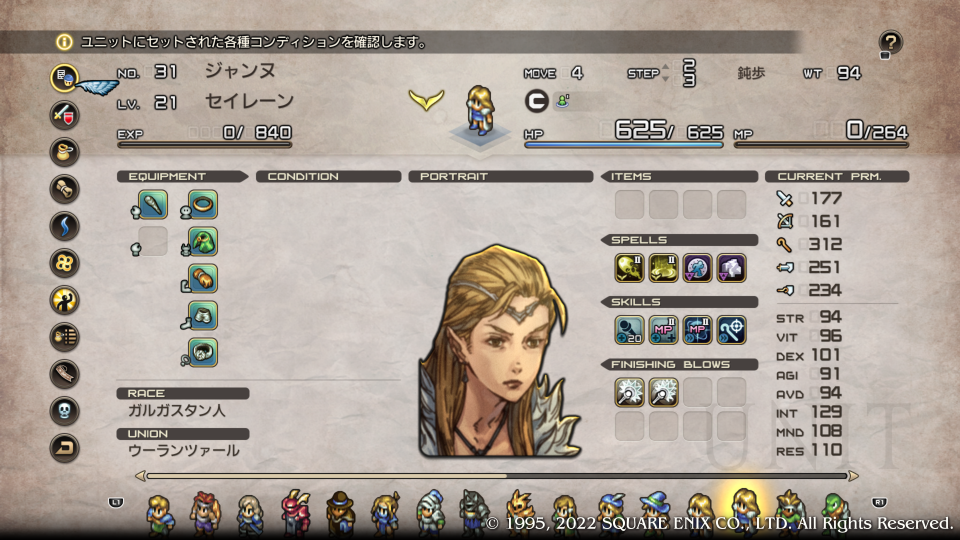
Task: Open the help question mark button
Action: 890,42
